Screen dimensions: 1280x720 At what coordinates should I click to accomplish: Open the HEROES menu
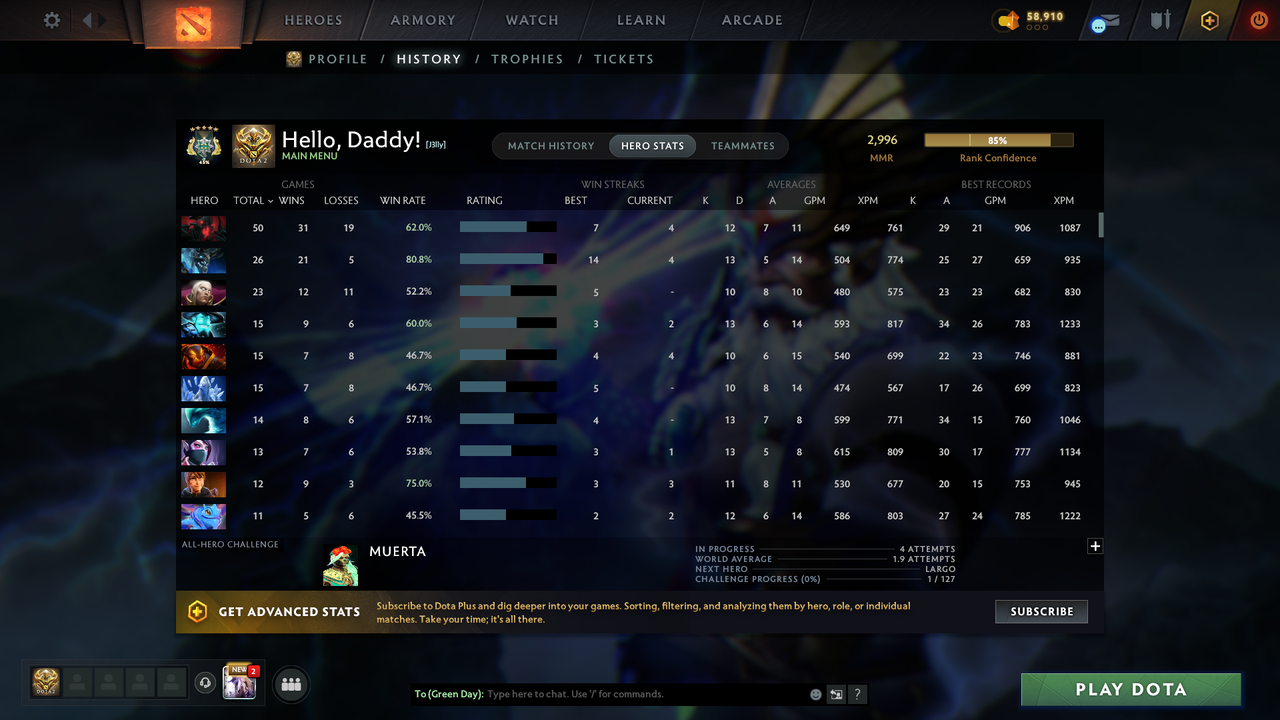(313, 20)
